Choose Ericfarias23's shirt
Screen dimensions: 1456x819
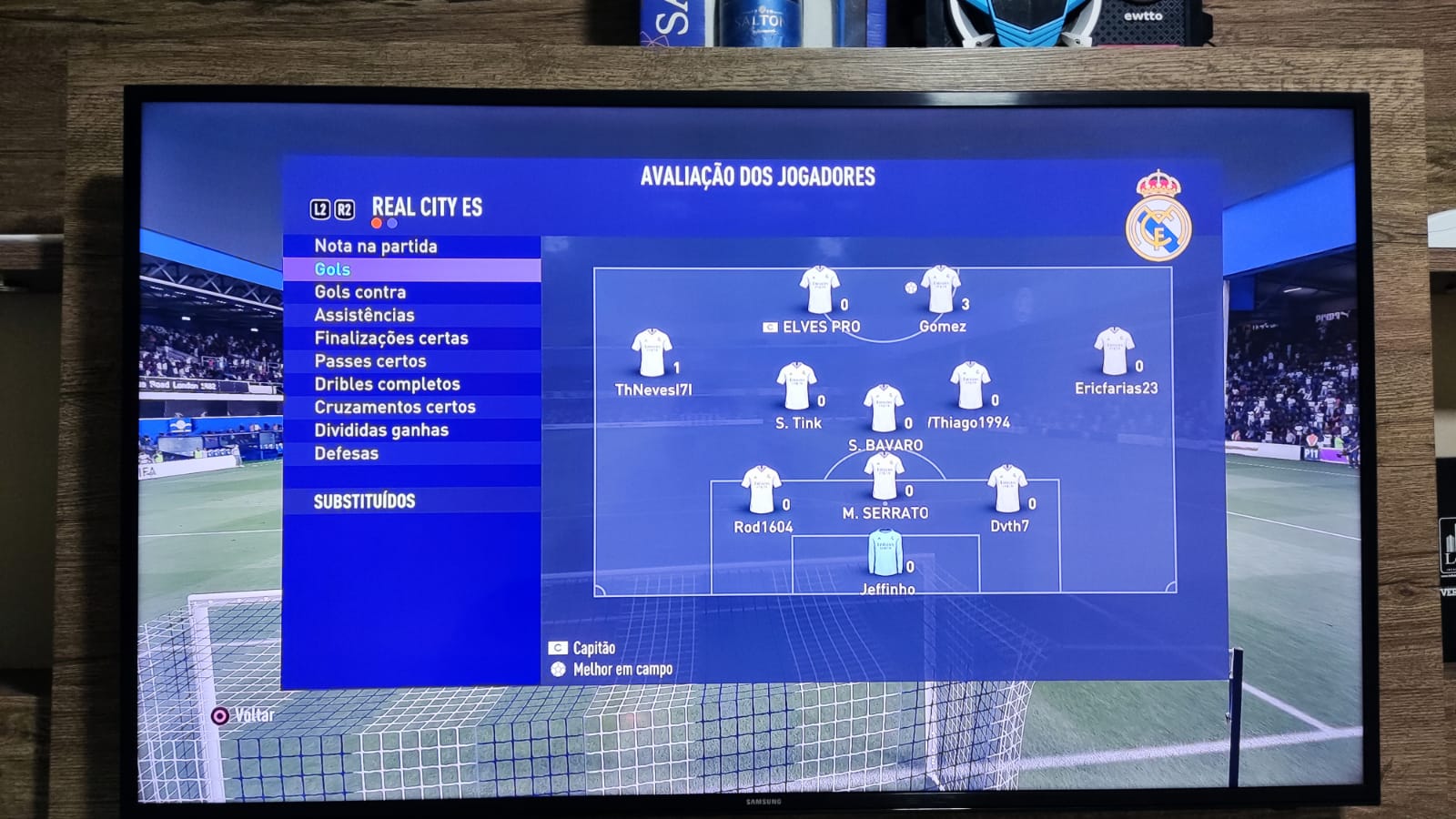pos(1114,352)
